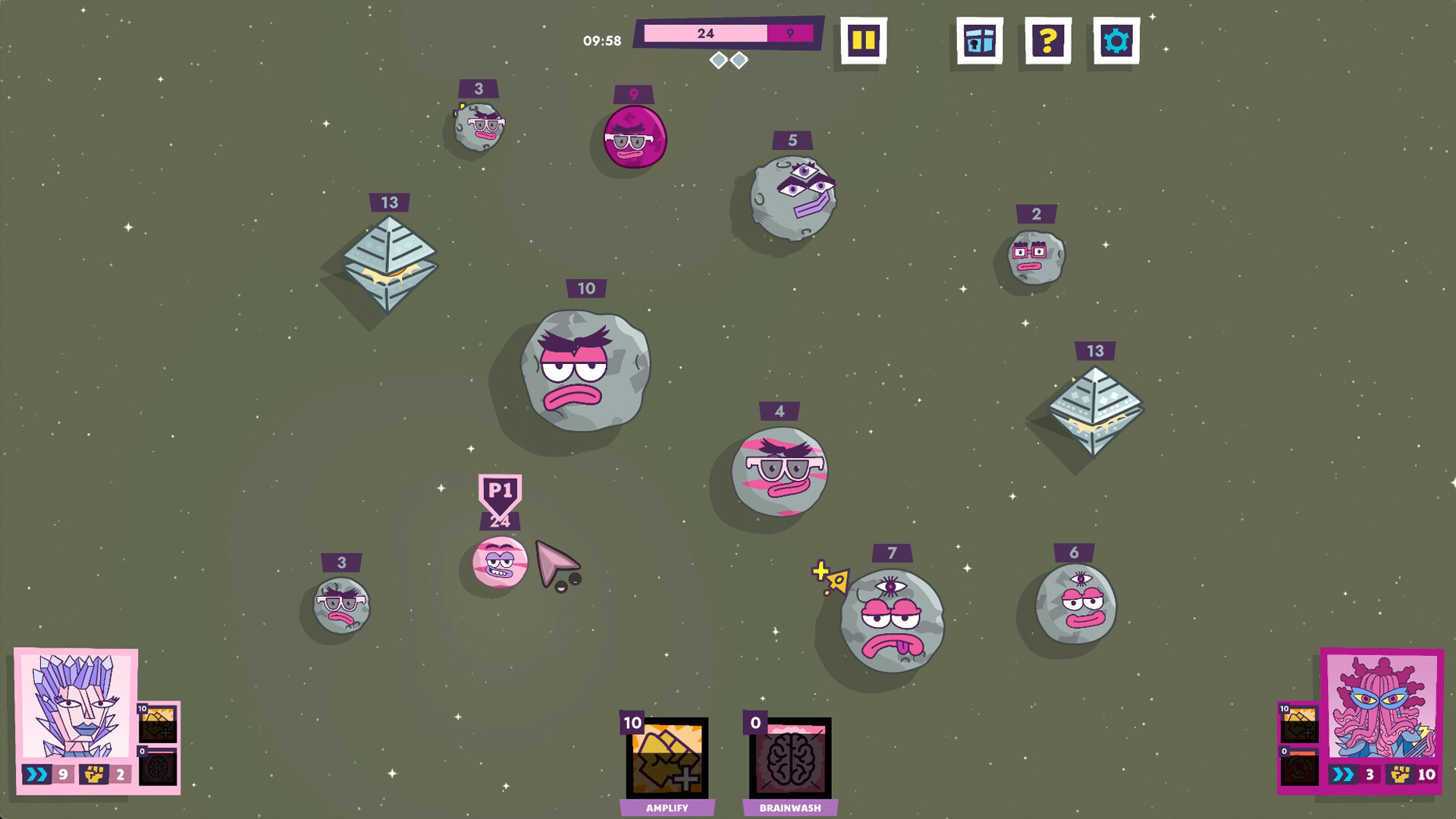Screen dimensions: 1456x819
Task: Pause the game with the pause icon
Action: (x=864, y=40)
